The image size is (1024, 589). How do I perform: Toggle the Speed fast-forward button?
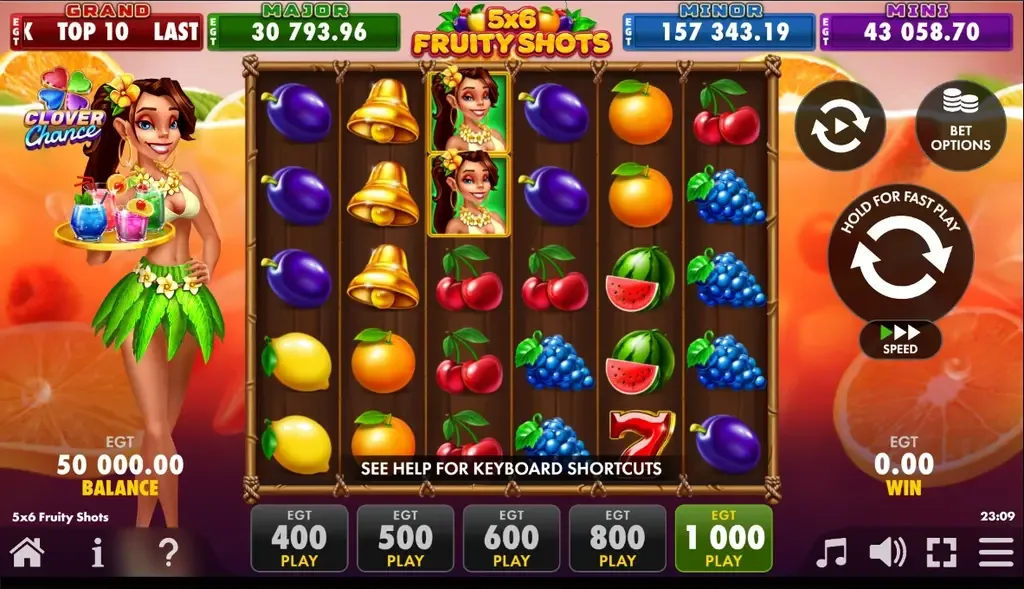[x=900, y=339]
